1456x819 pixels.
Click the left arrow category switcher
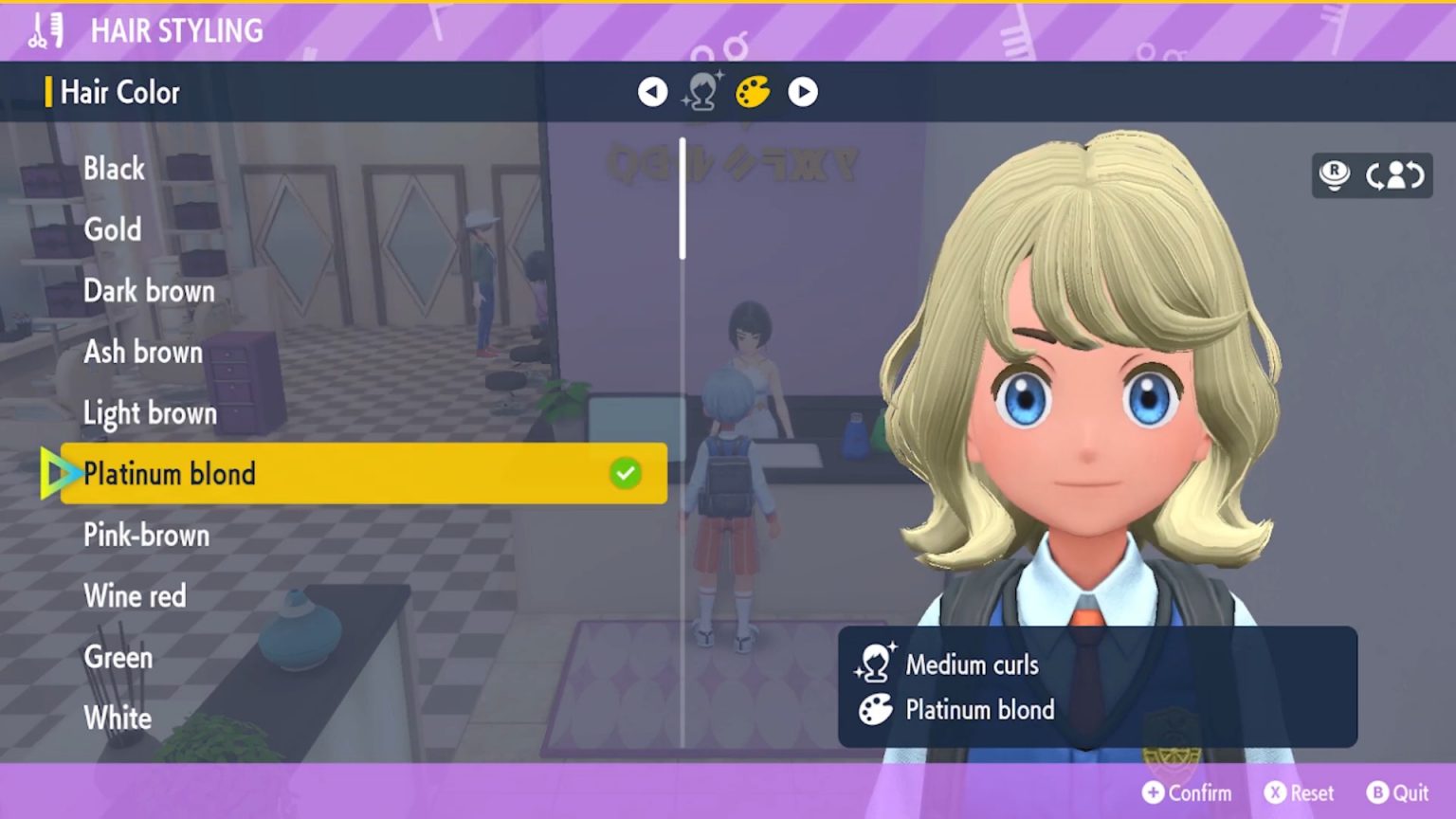652,92
